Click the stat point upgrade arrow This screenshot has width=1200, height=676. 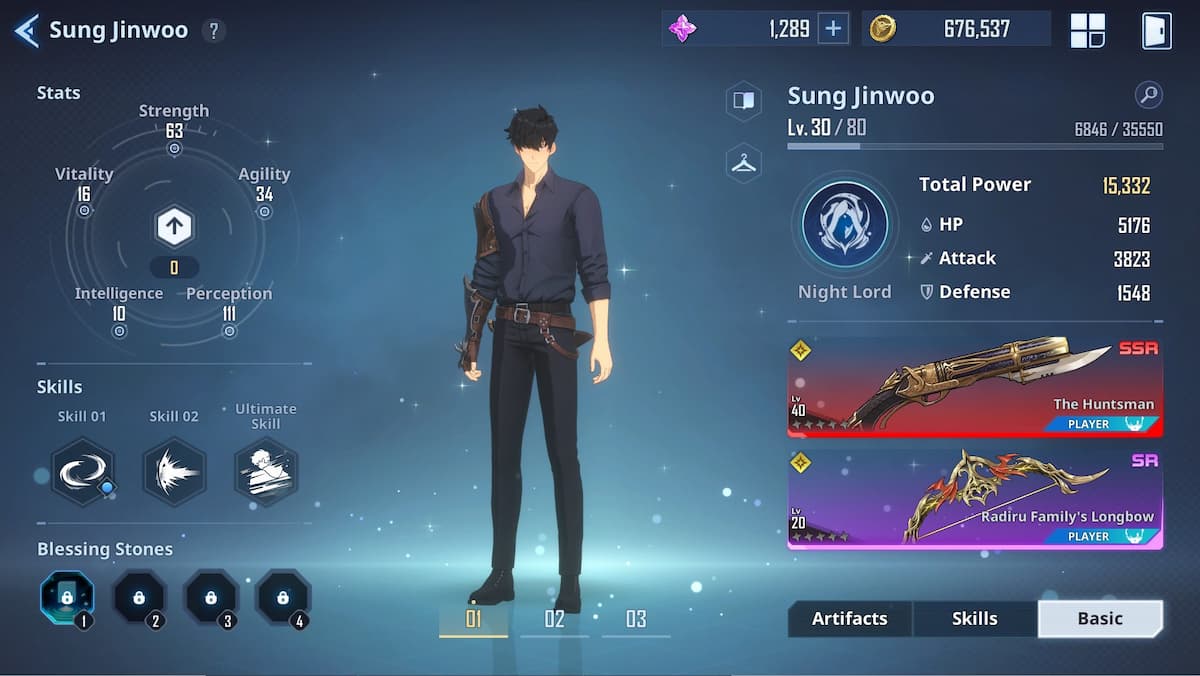point(174,227)
